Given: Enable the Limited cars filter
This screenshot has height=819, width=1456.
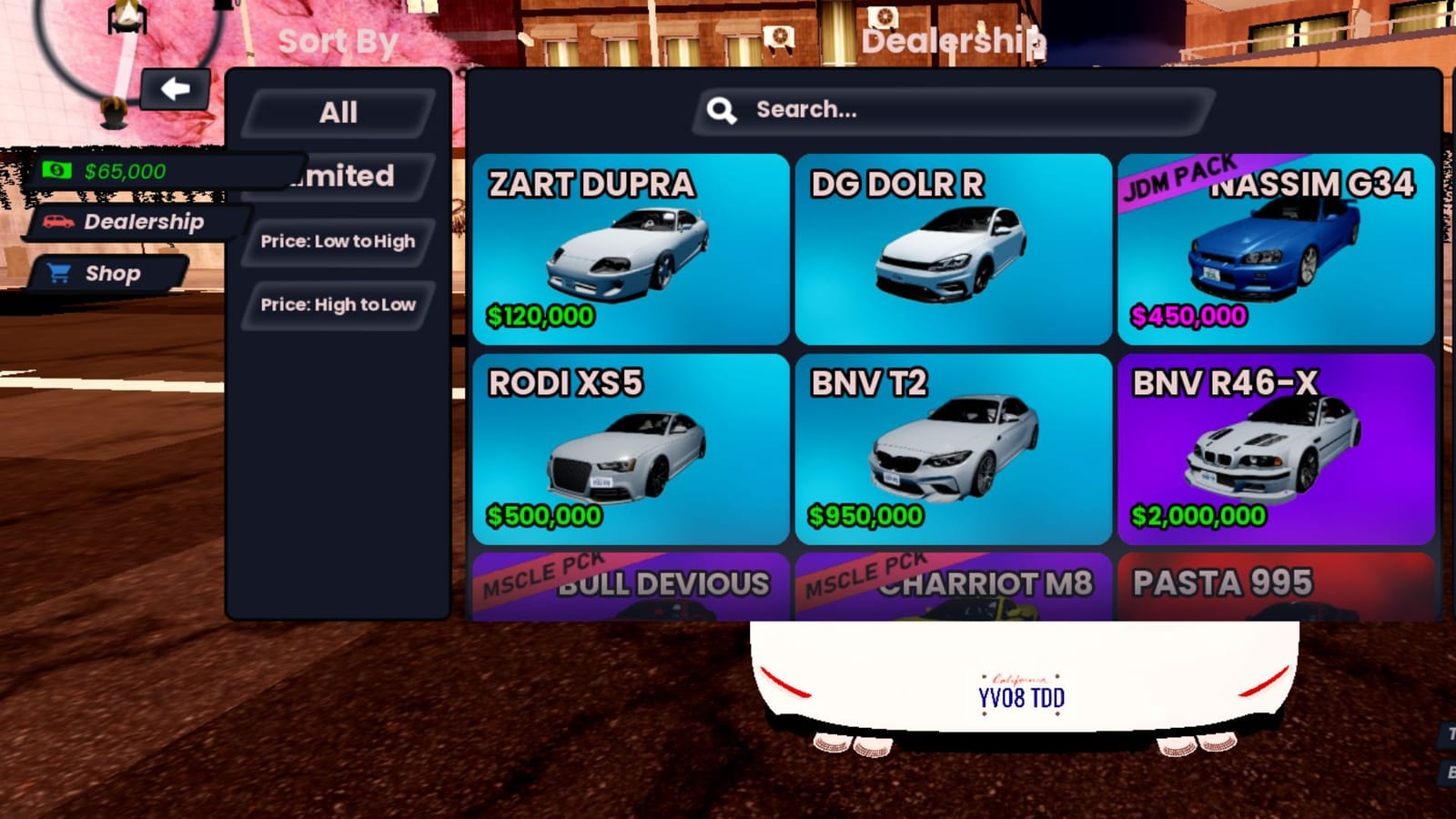Looking at the screenshot, I should [344, 176].
